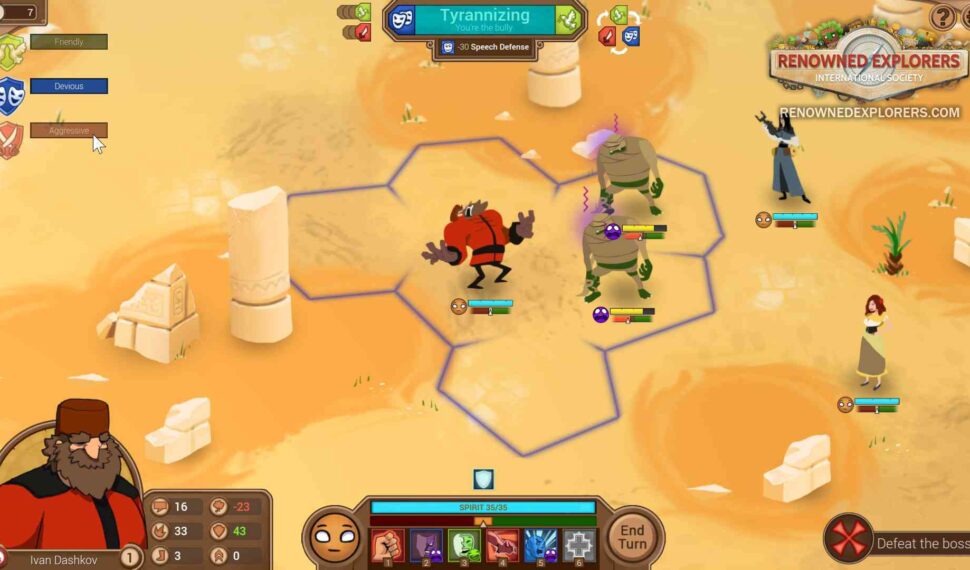Use the green mask friendly ability
Image resolution: width=970 pixels, height=570 pixels.
click(464, 545)
